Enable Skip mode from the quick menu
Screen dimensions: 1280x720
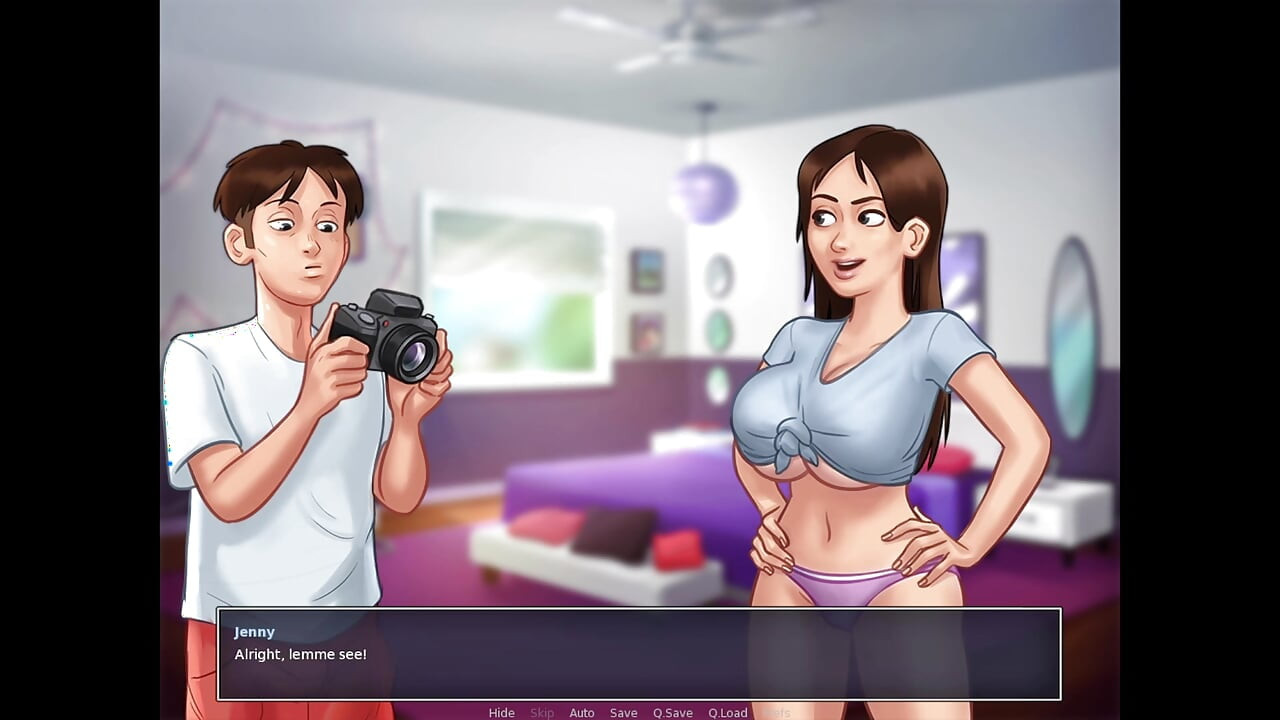point(543,712)
